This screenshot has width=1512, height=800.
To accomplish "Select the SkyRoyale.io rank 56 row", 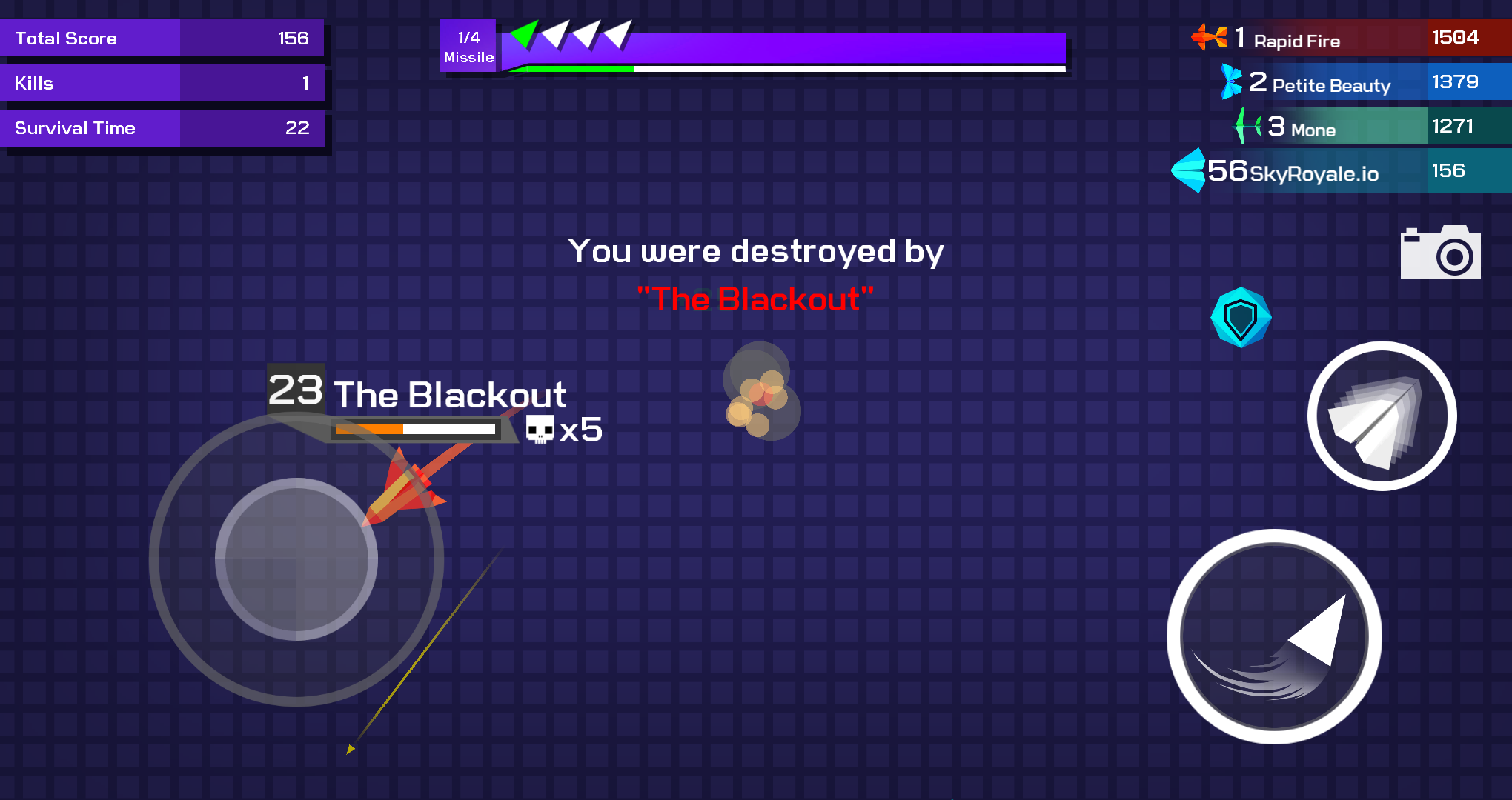I will coord(1342,171).
